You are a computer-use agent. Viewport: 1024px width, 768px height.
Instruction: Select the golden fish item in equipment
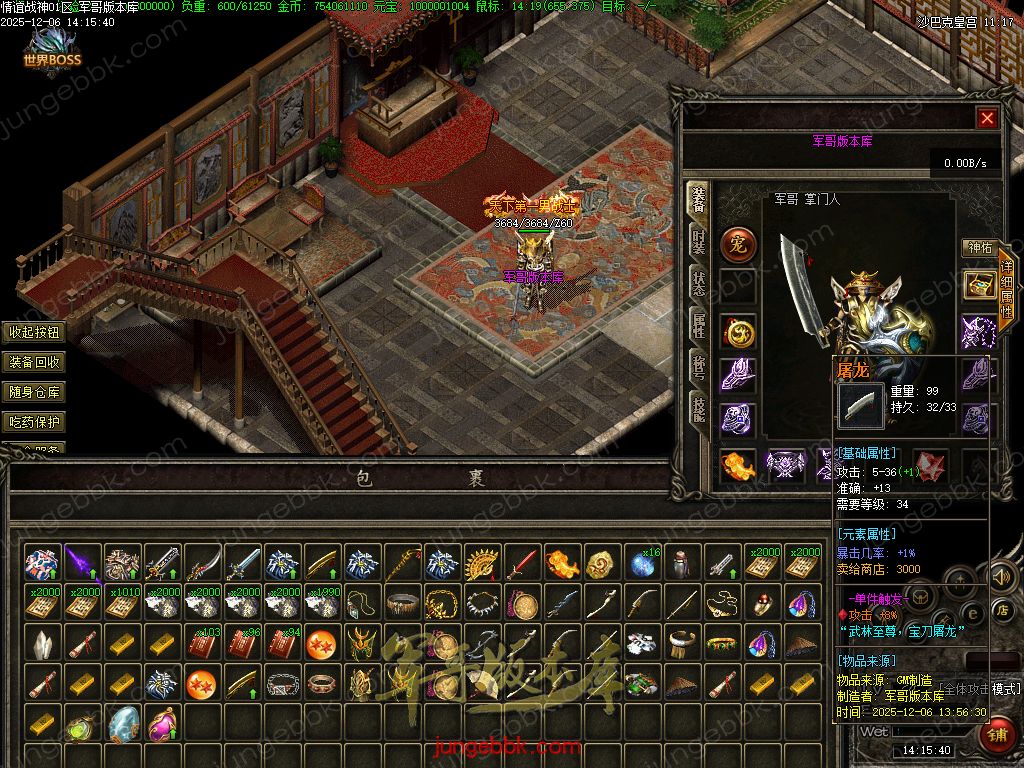pos(739,465)
